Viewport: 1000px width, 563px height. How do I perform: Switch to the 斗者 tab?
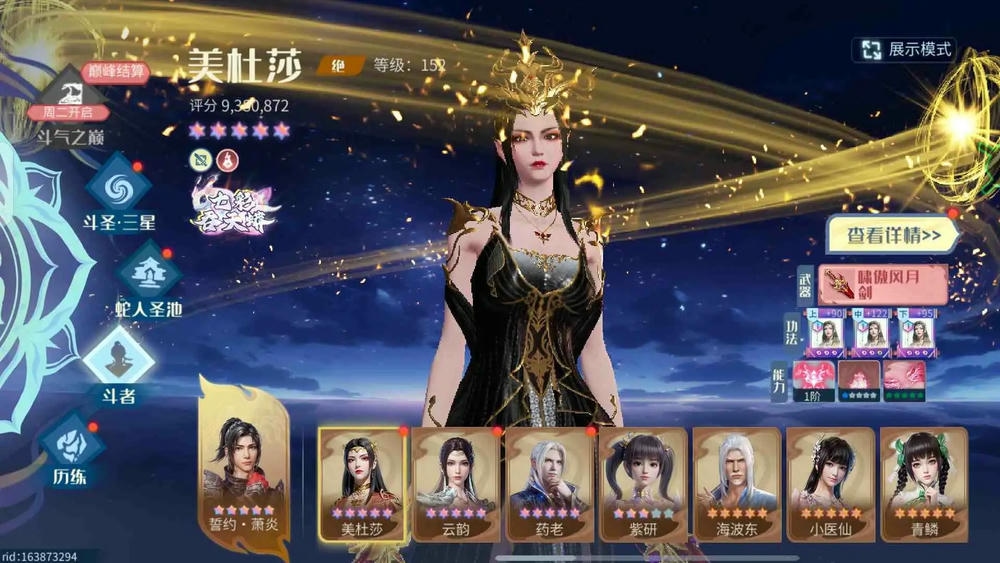pyautogui.click(x=118, y=366)
